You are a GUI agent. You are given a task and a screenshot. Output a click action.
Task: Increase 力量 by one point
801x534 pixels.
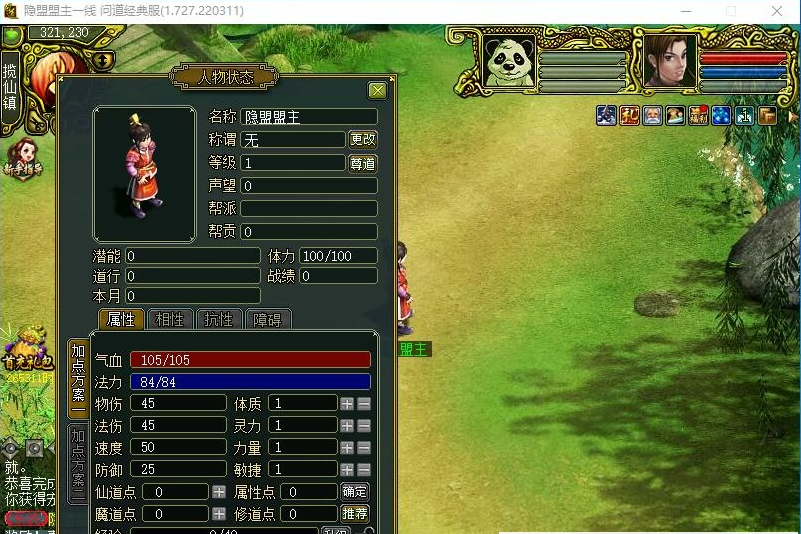point(347,448)
